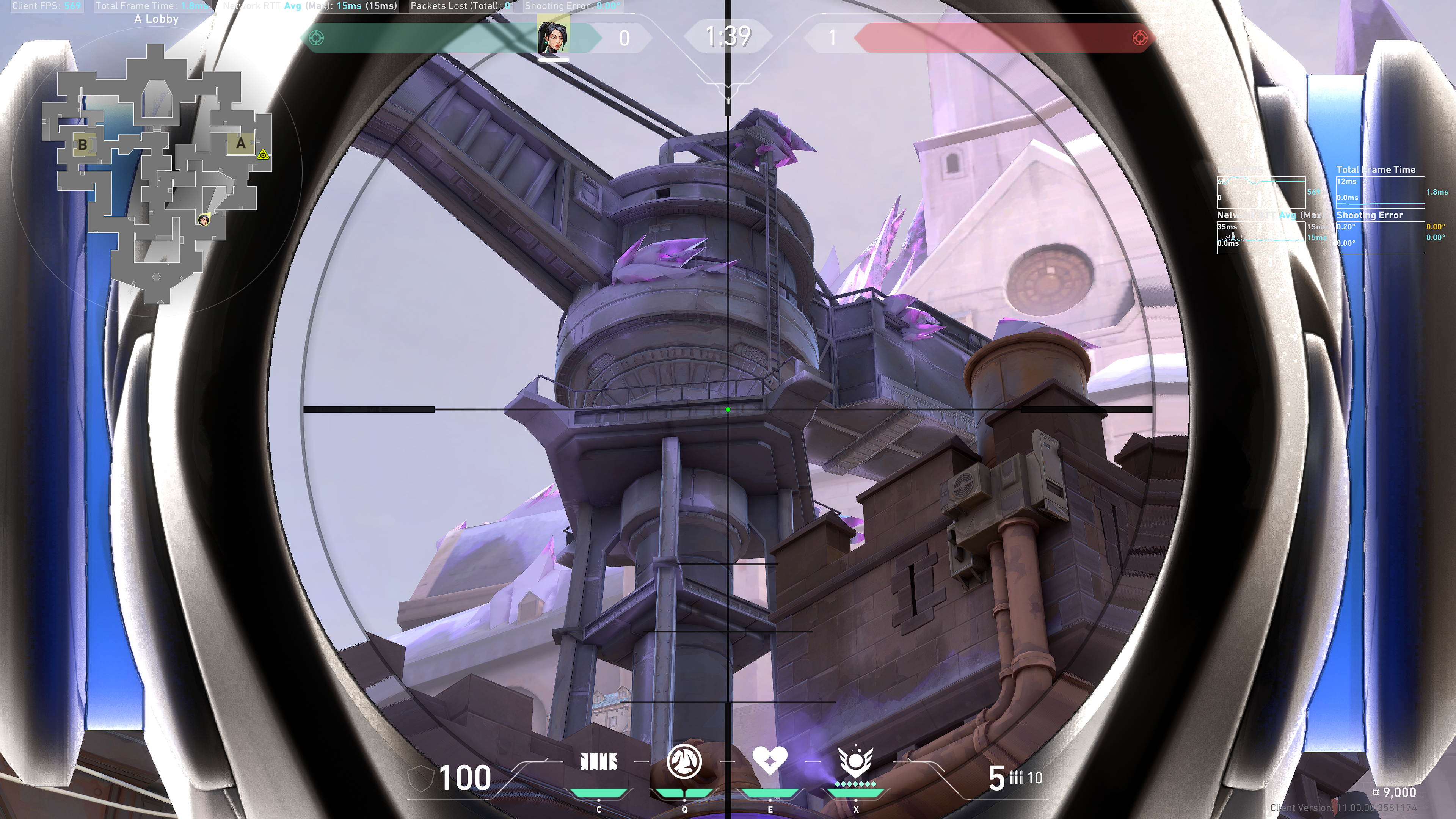The image size is (1456, 819).
Task: Click the B site marker on the minimap
Action: [83, 145]
